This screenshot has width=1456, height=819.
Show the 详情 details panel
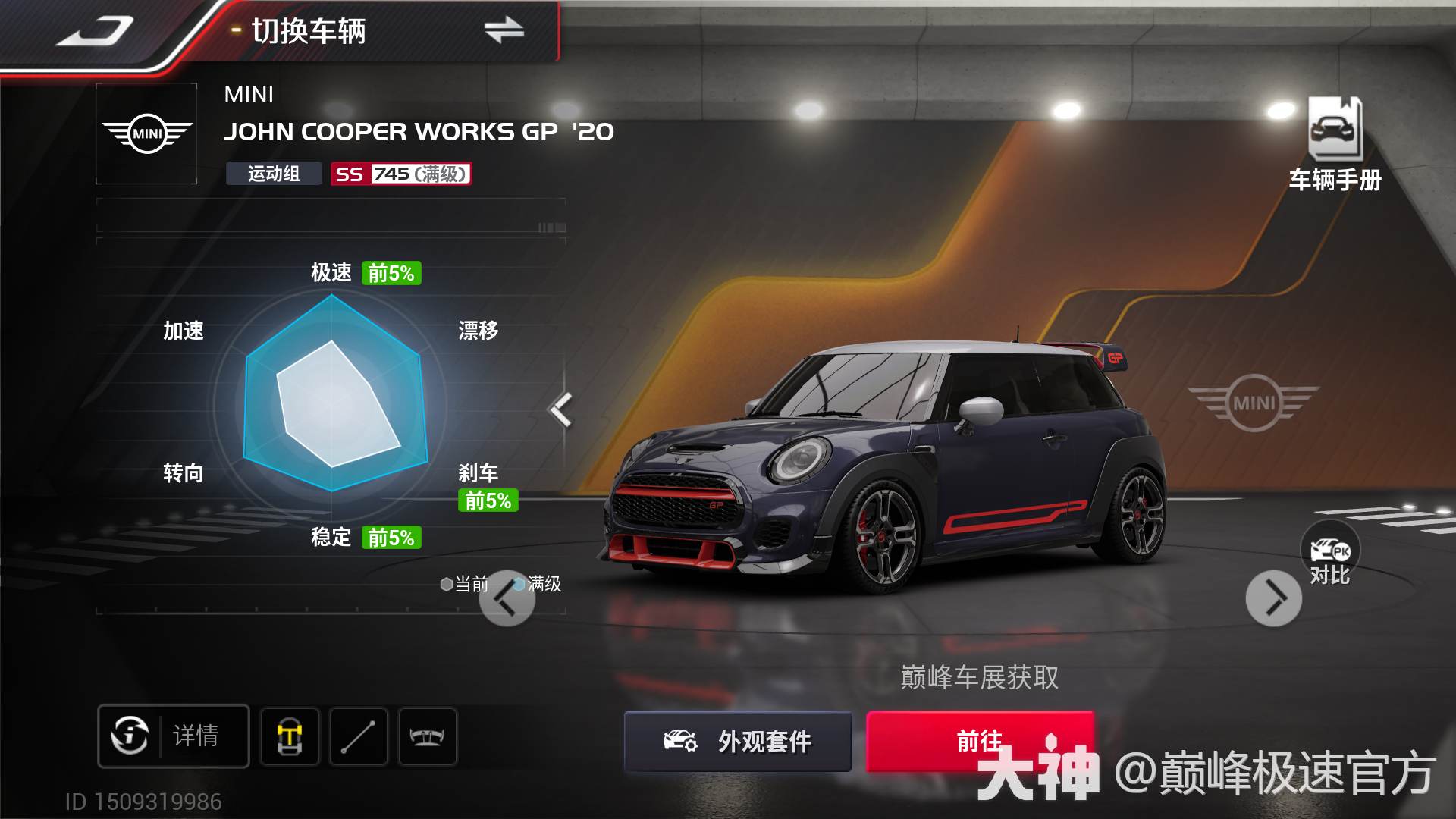tap(174, 736)
